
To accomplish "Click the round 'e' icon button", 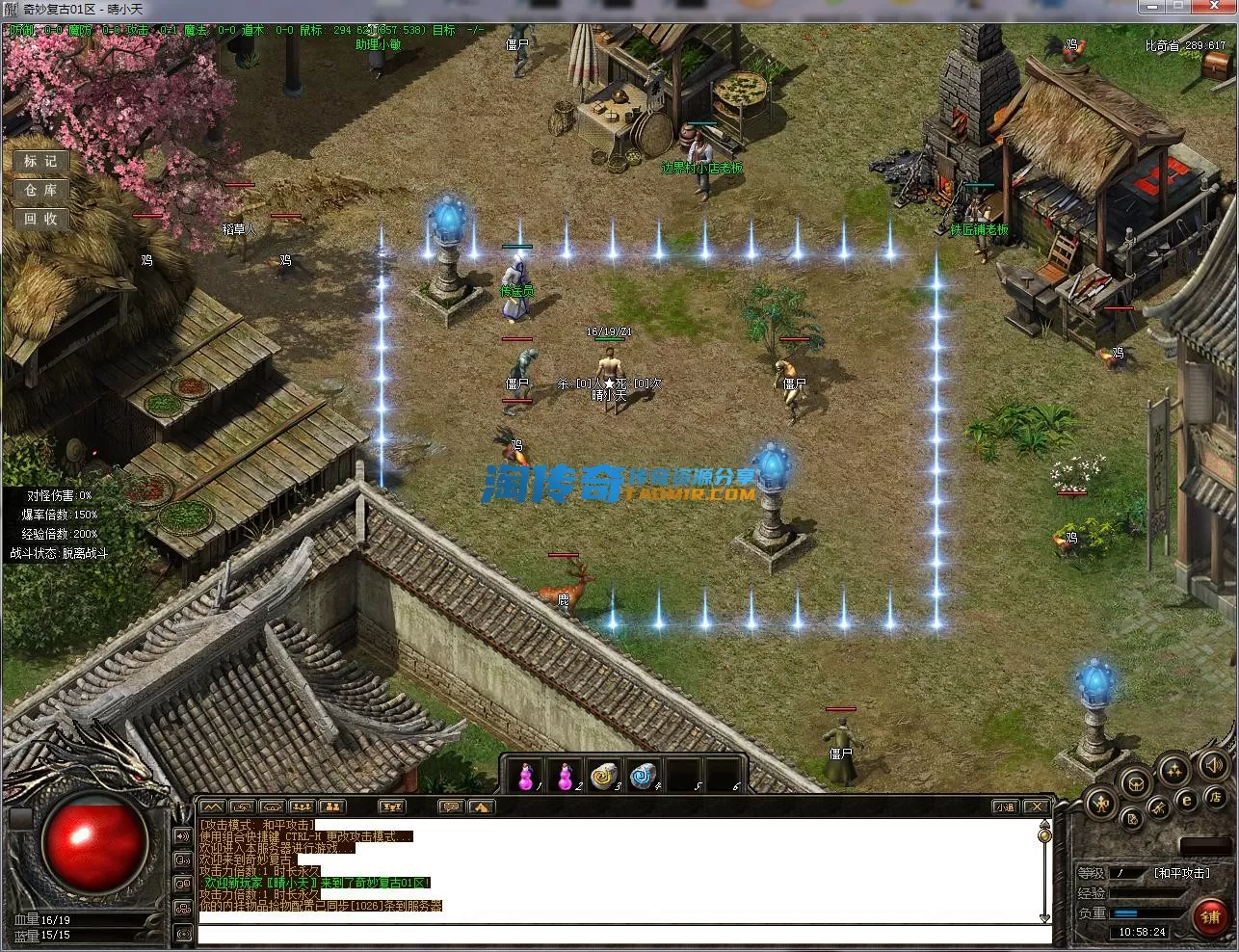I will [1187, 799].
